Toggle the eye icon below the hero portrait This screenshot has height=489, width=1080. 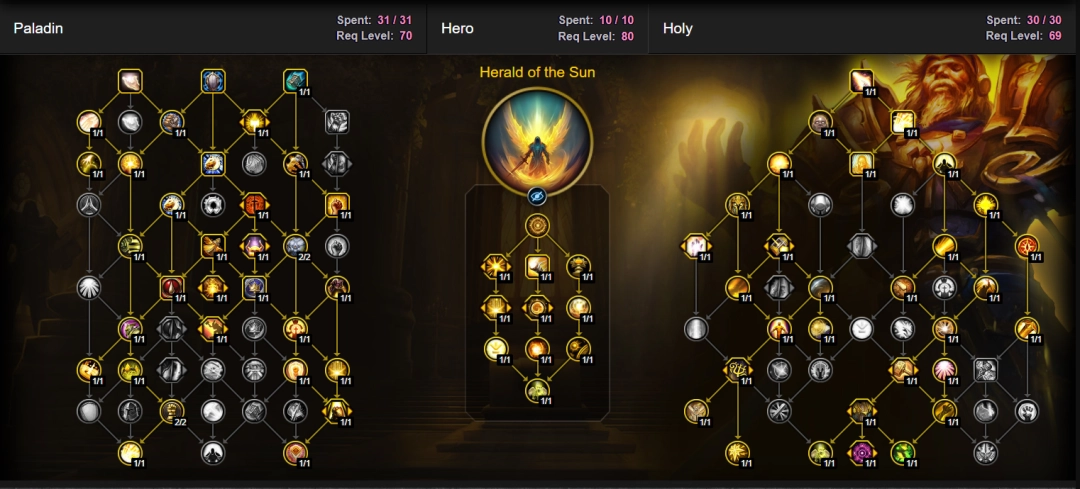click(x=538, y=196)
